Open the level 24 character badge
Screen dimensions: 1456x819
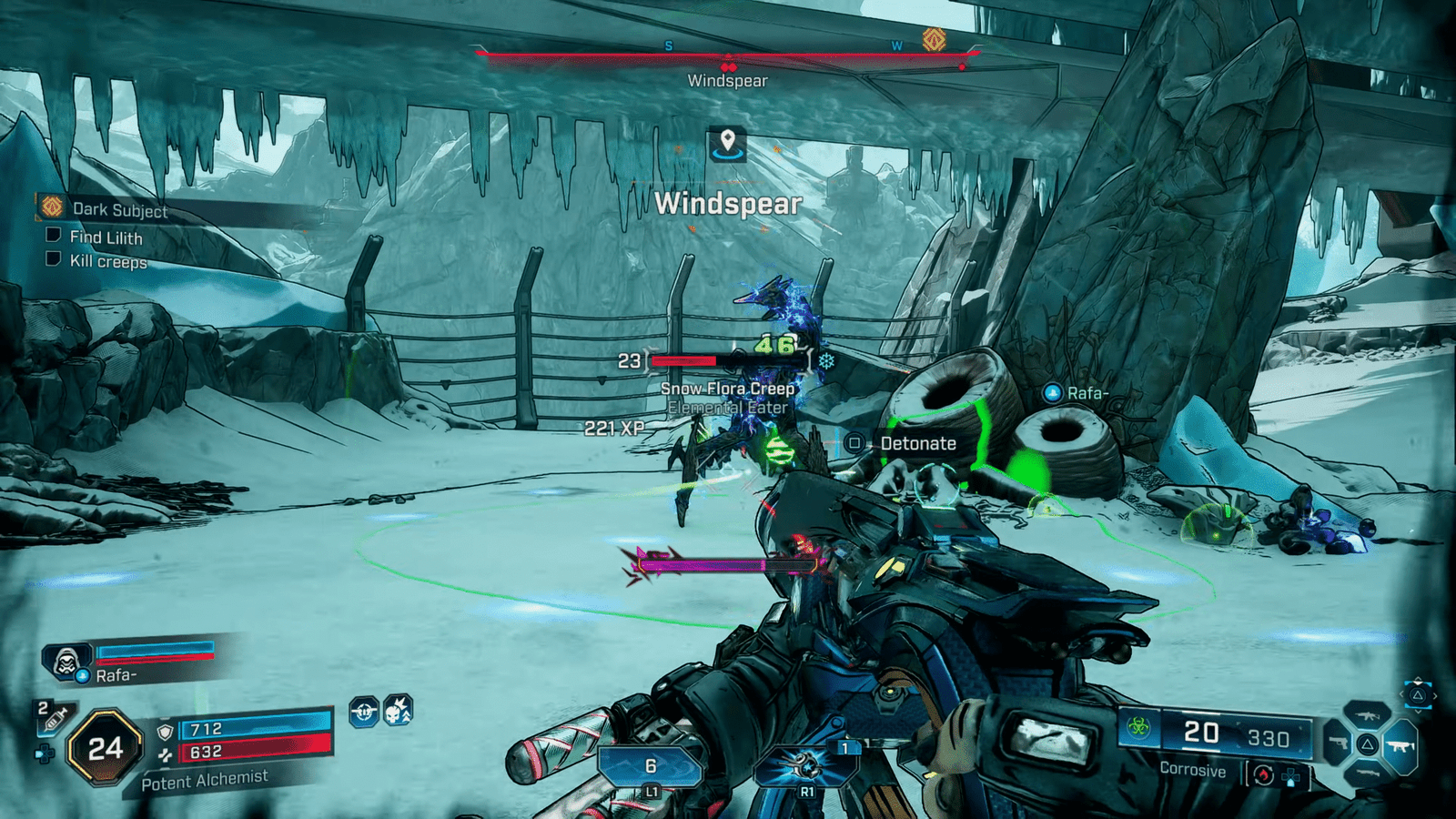106,748
